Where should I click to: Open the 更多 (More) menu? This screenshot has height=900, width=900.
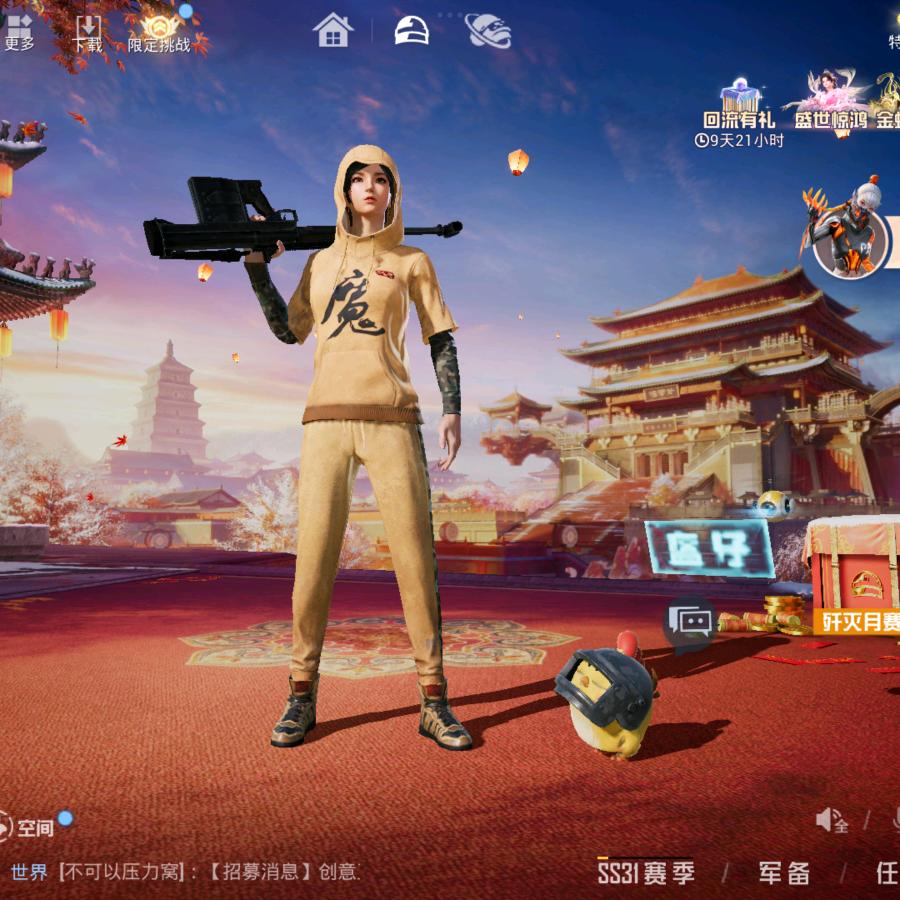click(x=18, y=29)
